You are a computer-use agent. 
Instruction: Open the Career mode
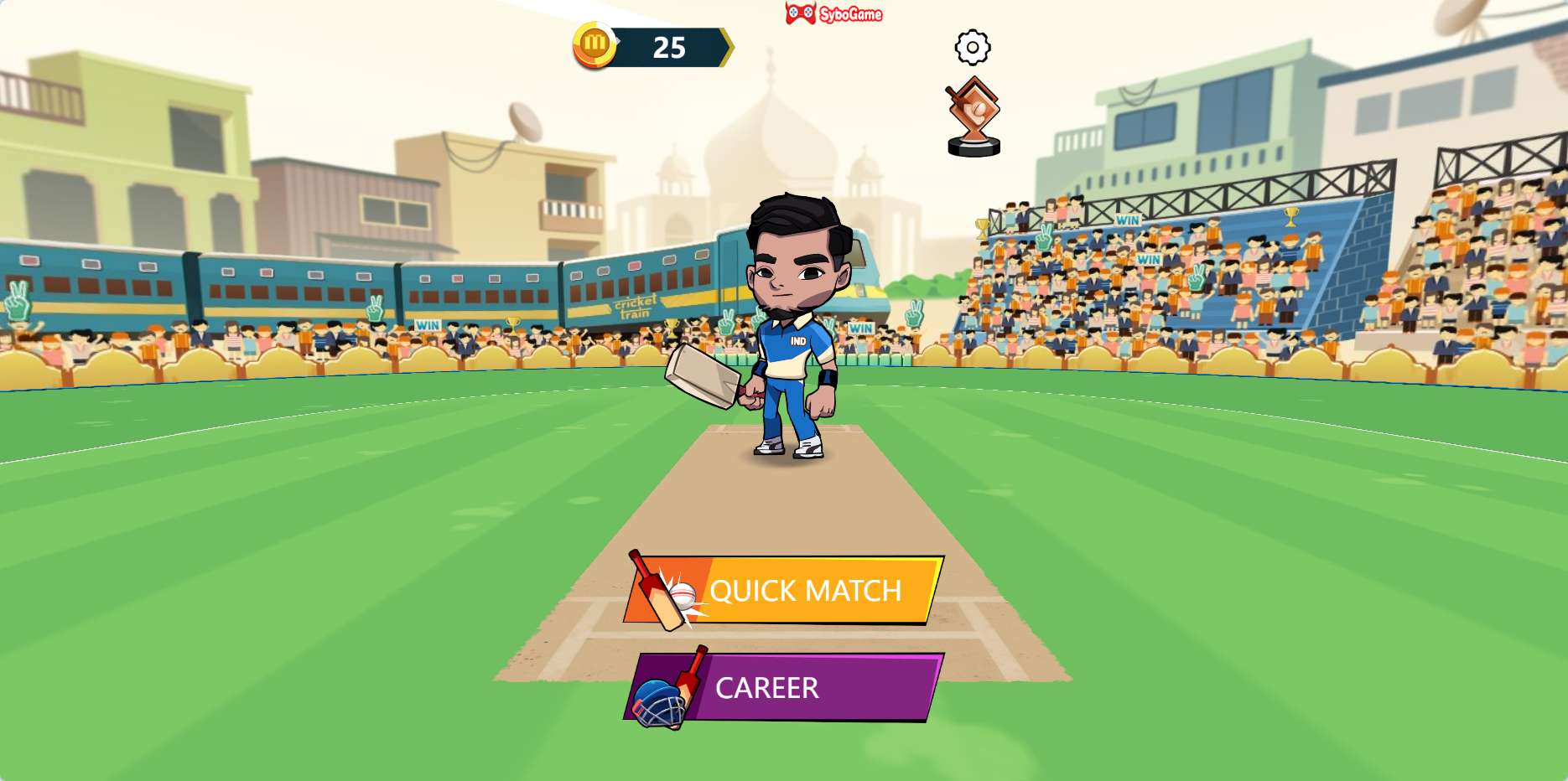(x=784, y=687)
